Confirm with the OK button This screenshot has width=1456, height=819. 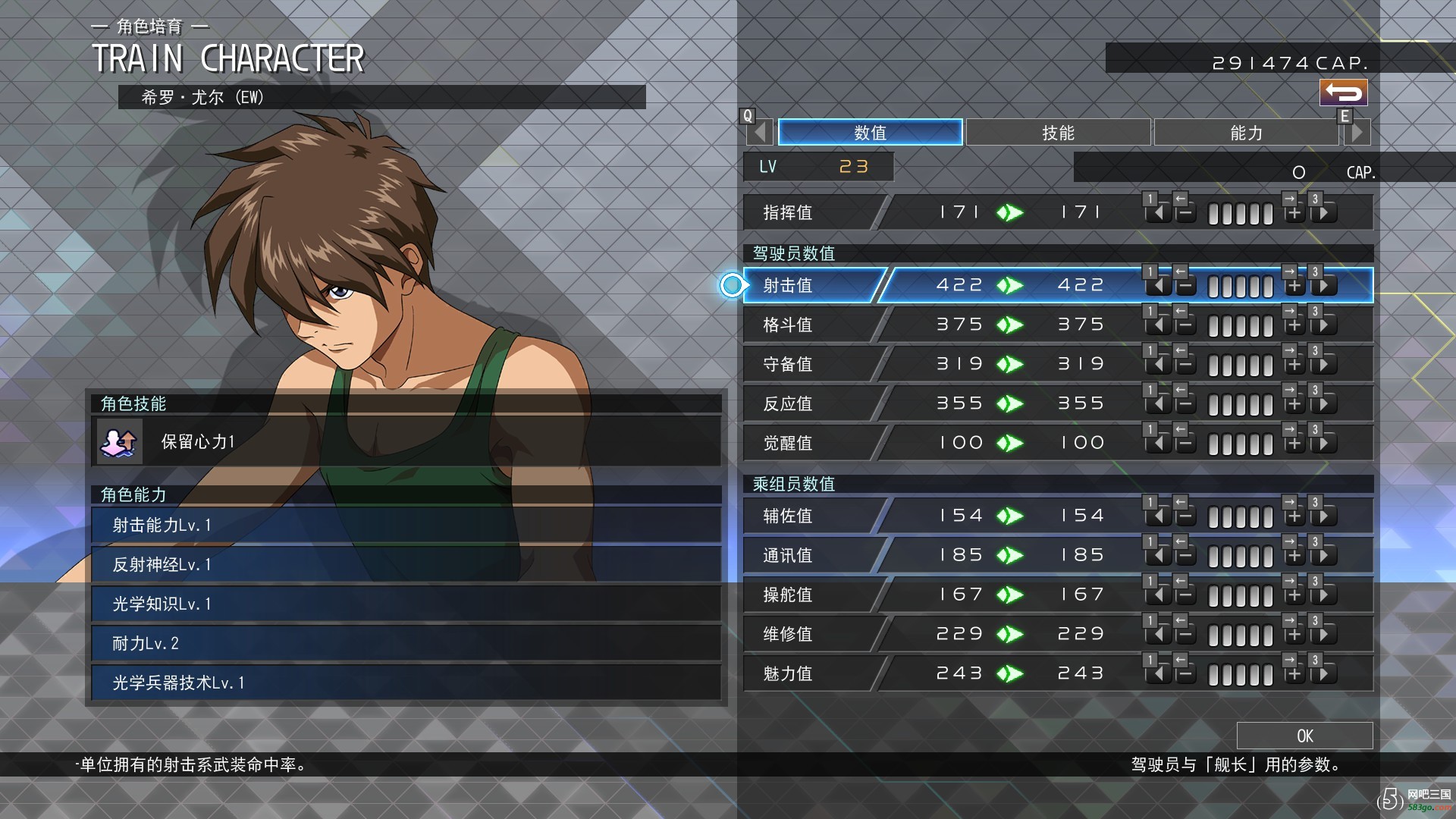(x=1304, y=736)
